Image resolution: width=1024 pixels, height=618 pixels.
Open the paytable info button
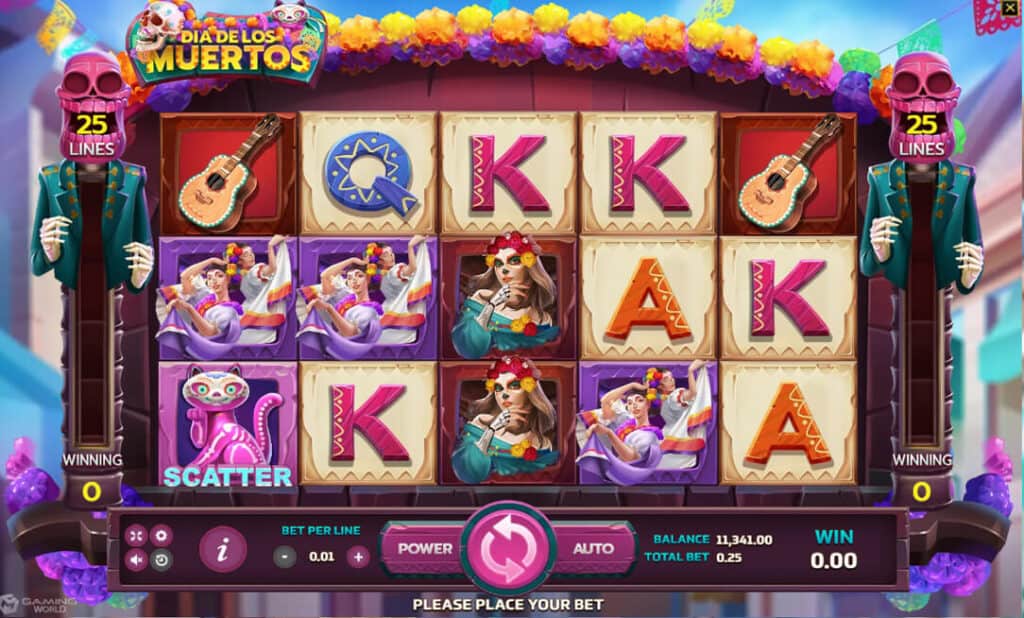pyautogui.click(x=222, y=548)
